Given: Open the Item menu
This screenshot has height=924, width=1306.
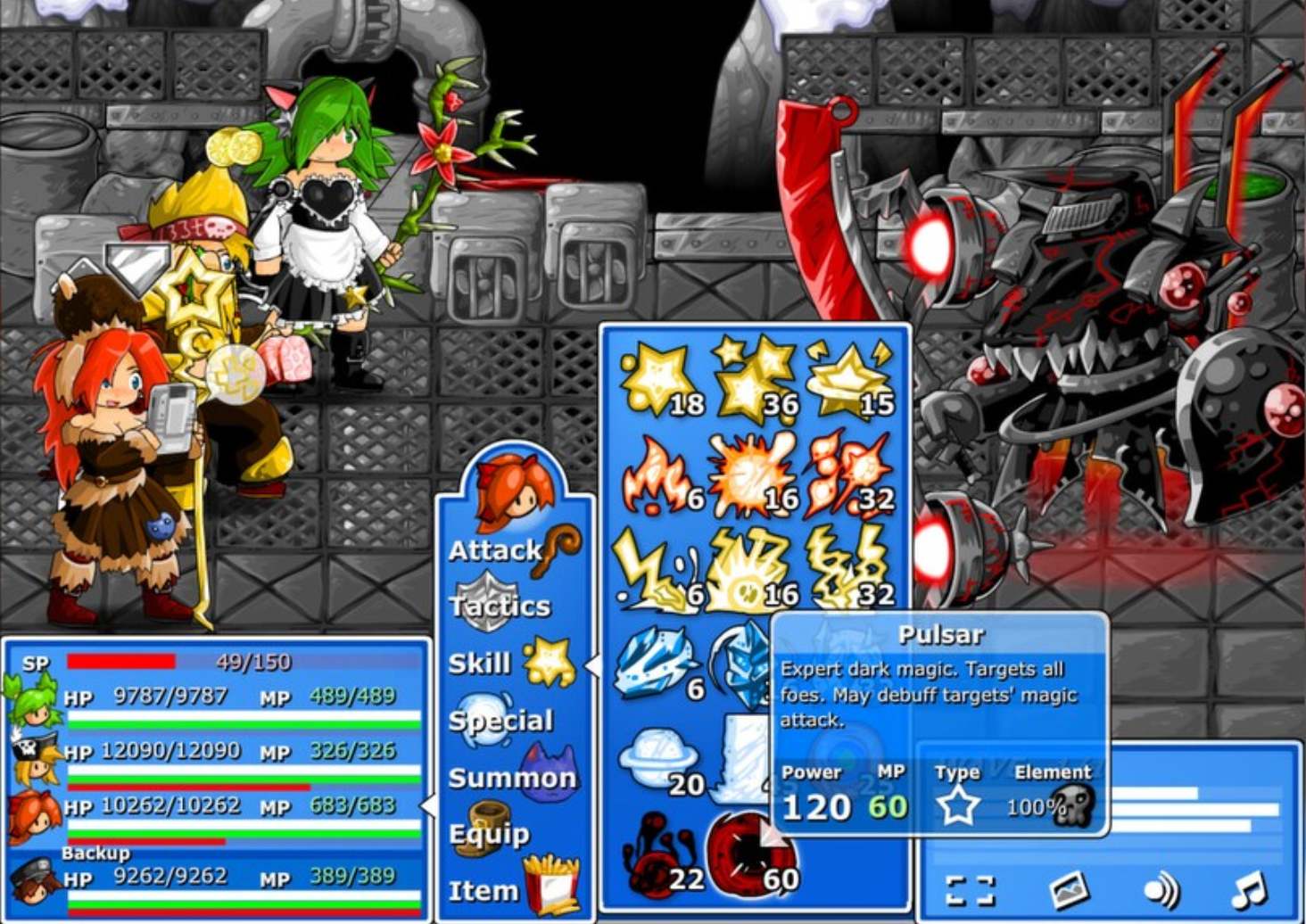Looking at the screenshot, I should [486, 889].
